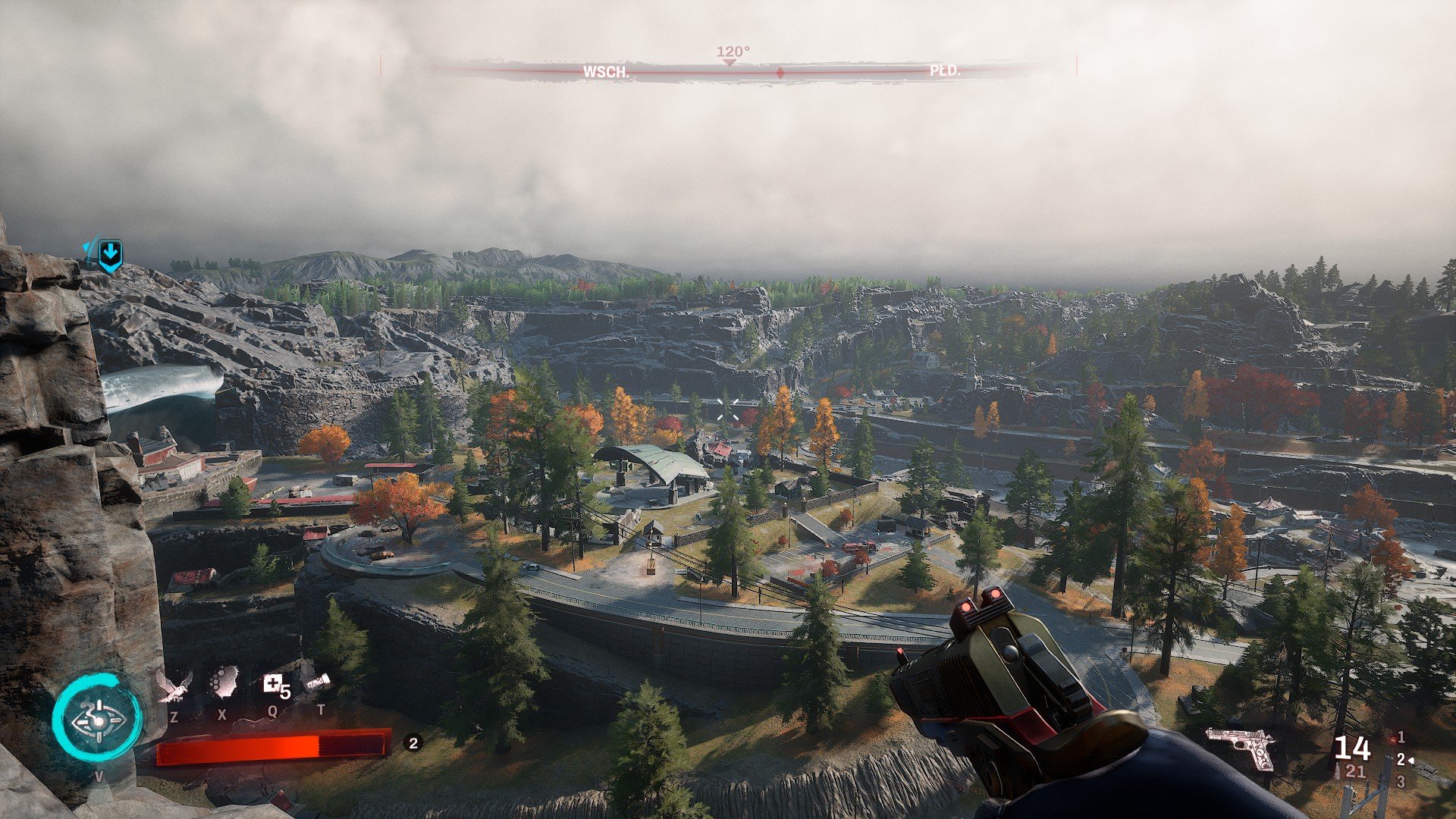Select the equipped pistol weapon icon
Viewport: 1456px width, 819px height.
tap(1241, 747)
